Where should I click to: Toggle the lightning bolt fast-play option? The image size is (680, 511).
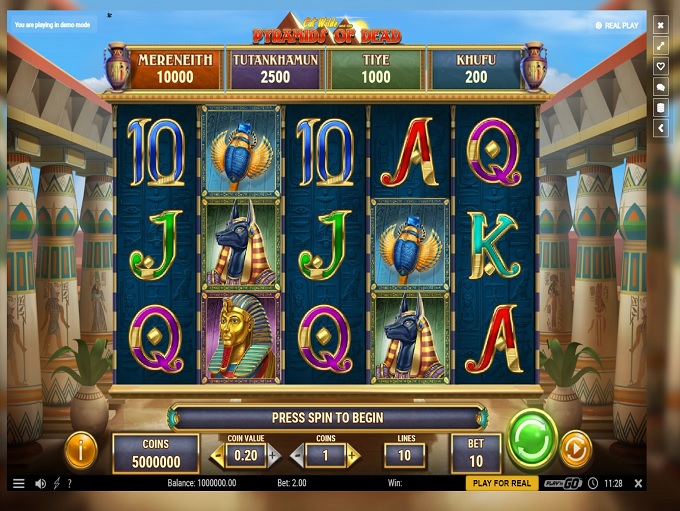pos(56,483)
